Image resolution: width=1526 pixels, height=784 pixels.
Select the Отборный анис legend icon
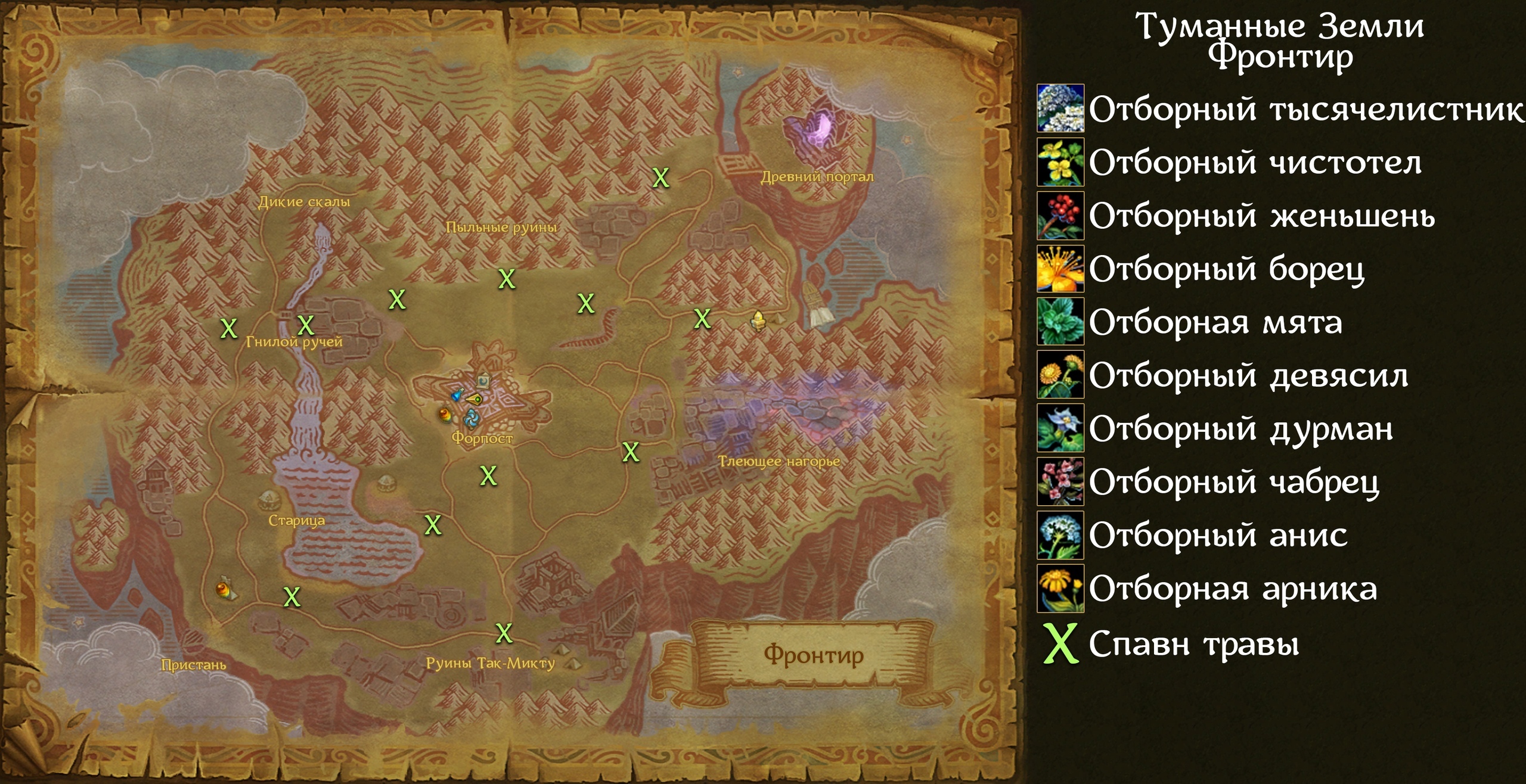(1060, 534)
